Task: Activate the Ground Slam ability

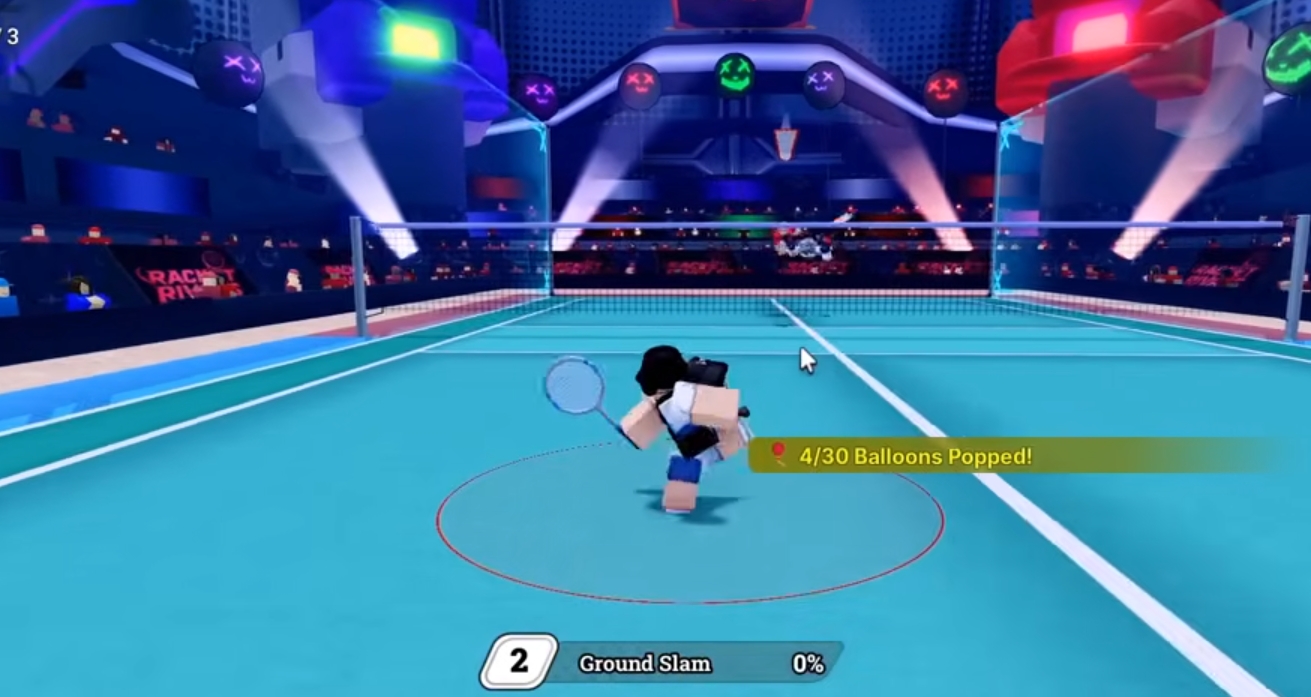Action: [660, 663]
